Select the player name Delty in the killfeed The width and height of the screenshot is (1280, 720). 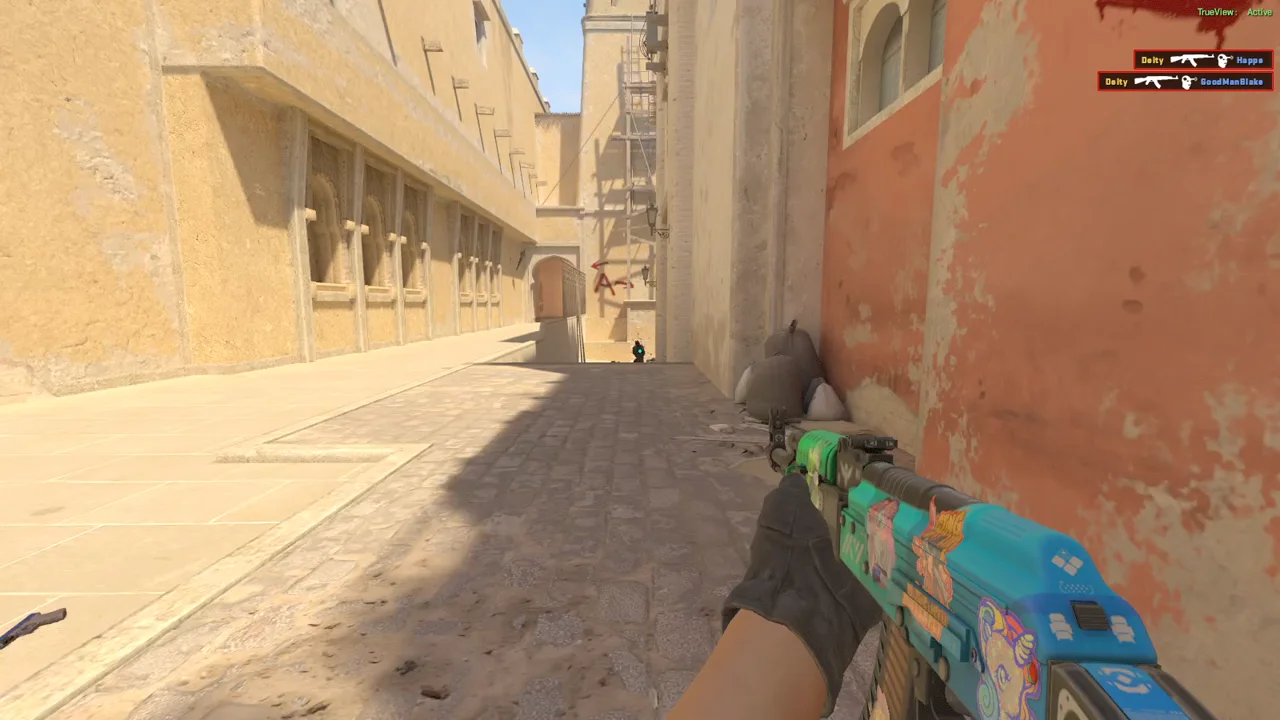tap(1152, 60)
